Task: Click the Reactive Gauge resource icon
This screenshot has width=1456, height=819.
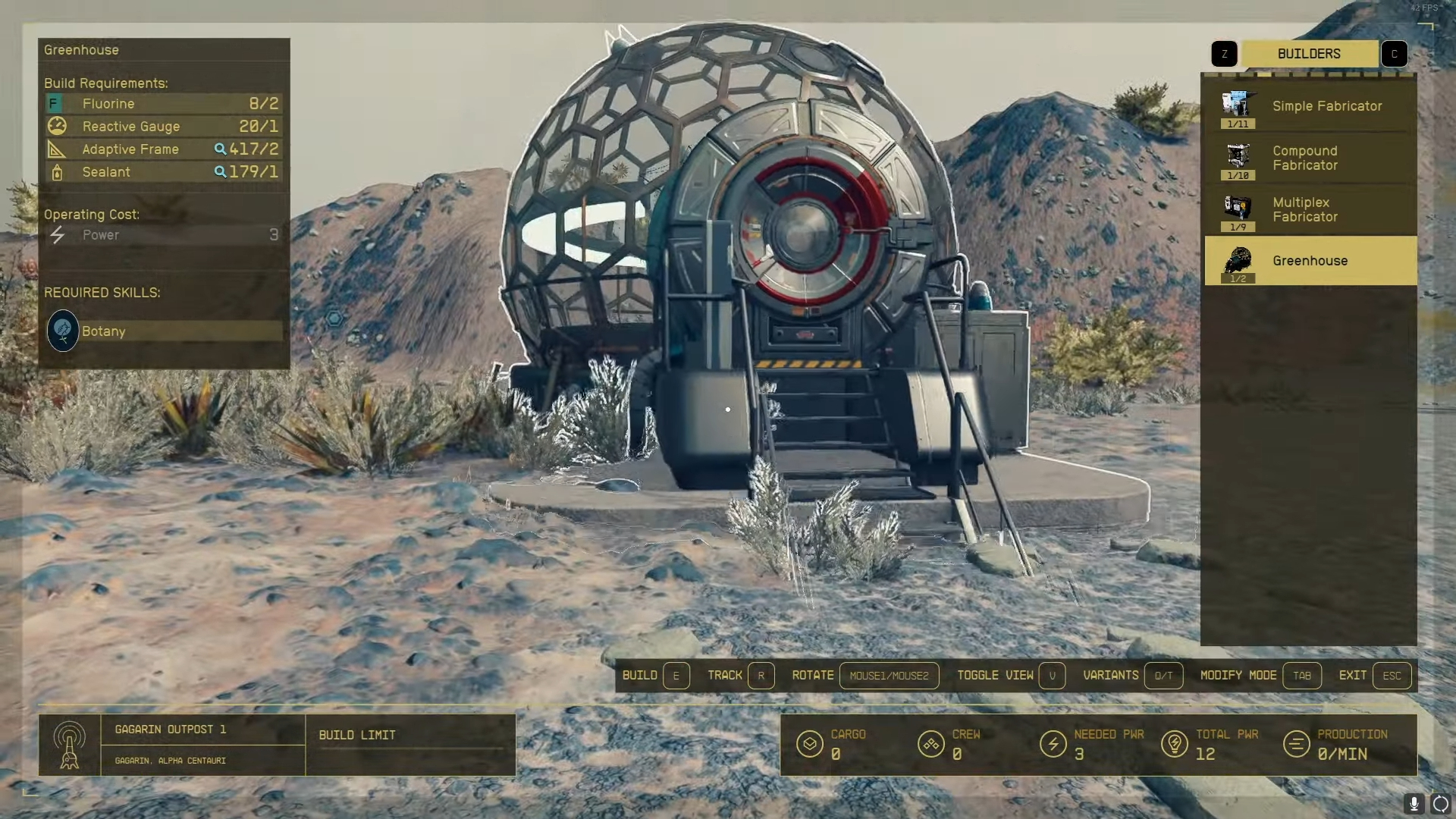Action: pyautogui.click(x=57, y=126)
